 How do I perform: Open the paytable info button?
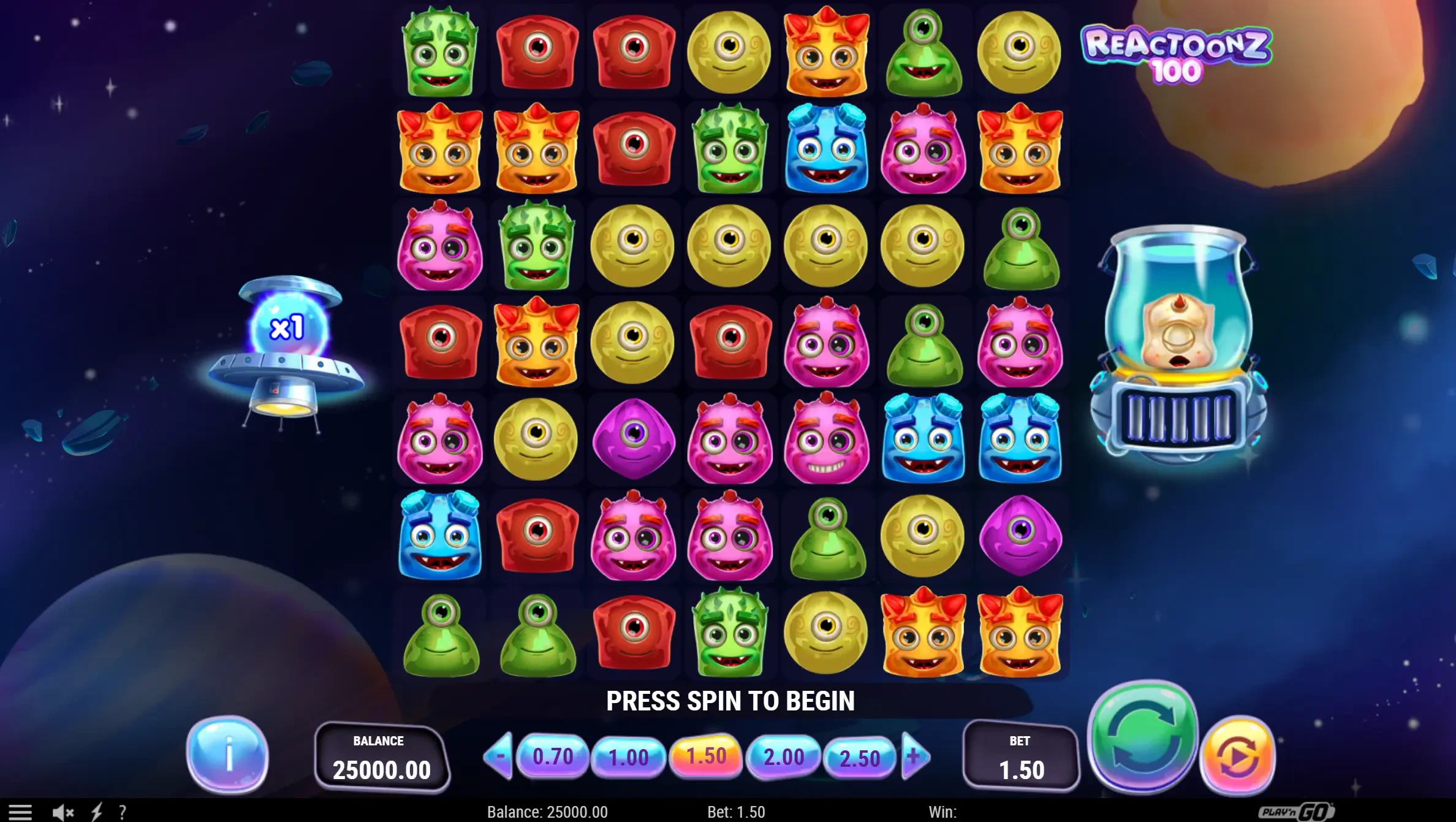pos(227,758)
